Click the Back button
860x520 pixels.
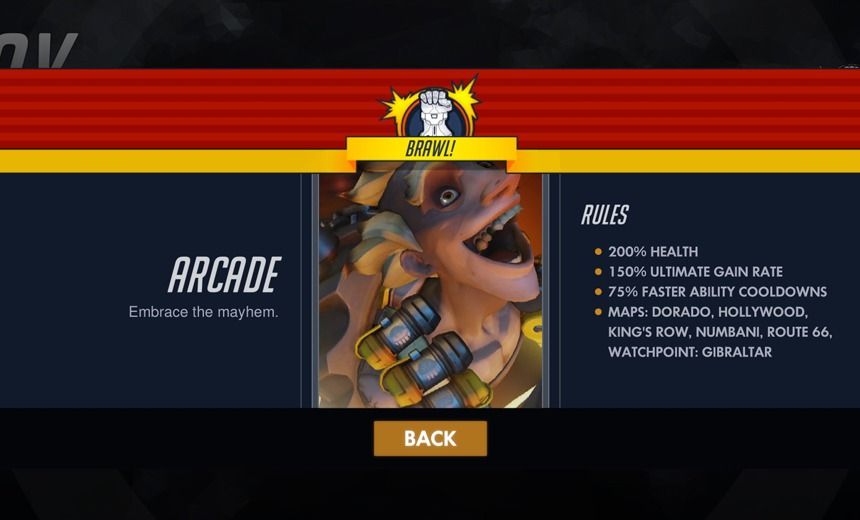pyautogui.click(x=430, y=438)
